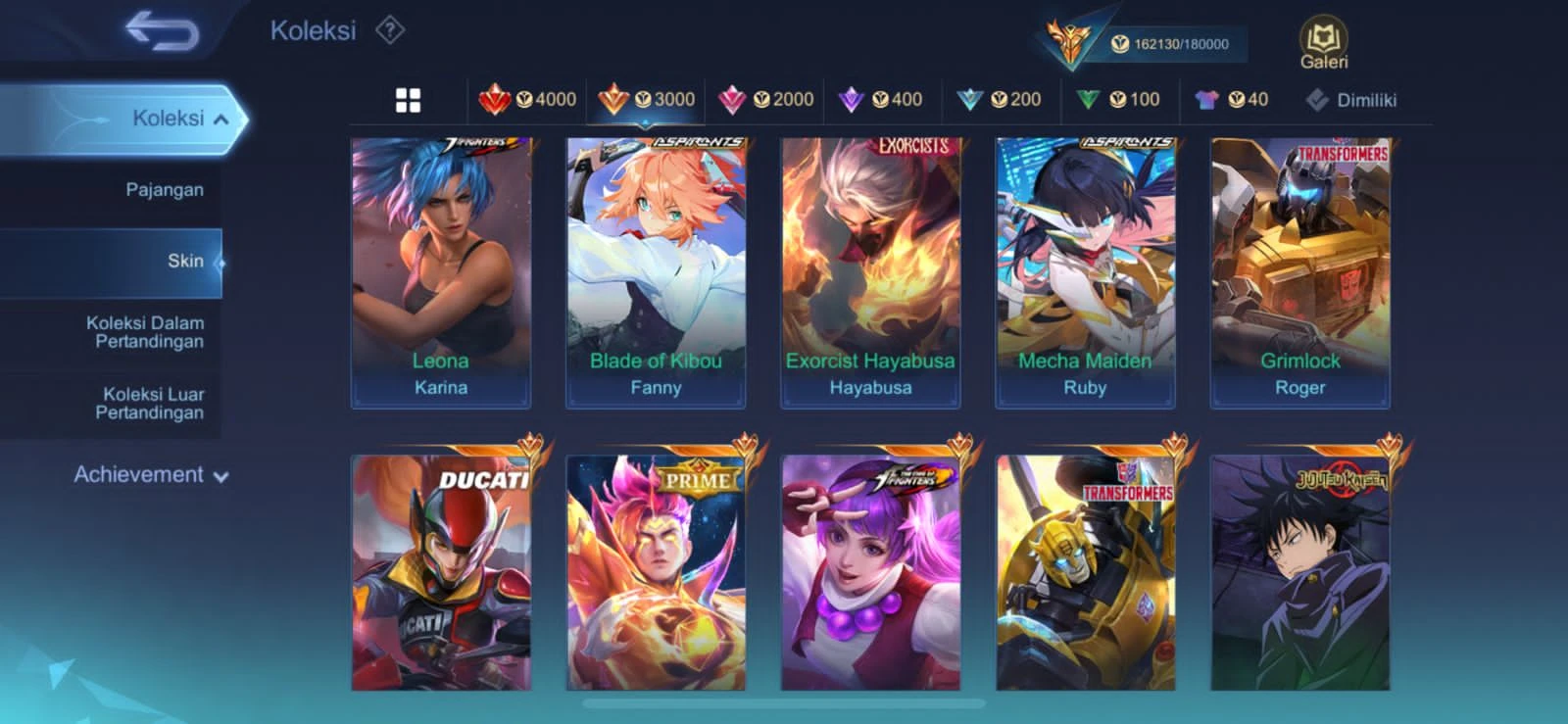Viewport: 1568px width, 724px height.
Task: Expand the Achievement section
Action: coord(151,475)
